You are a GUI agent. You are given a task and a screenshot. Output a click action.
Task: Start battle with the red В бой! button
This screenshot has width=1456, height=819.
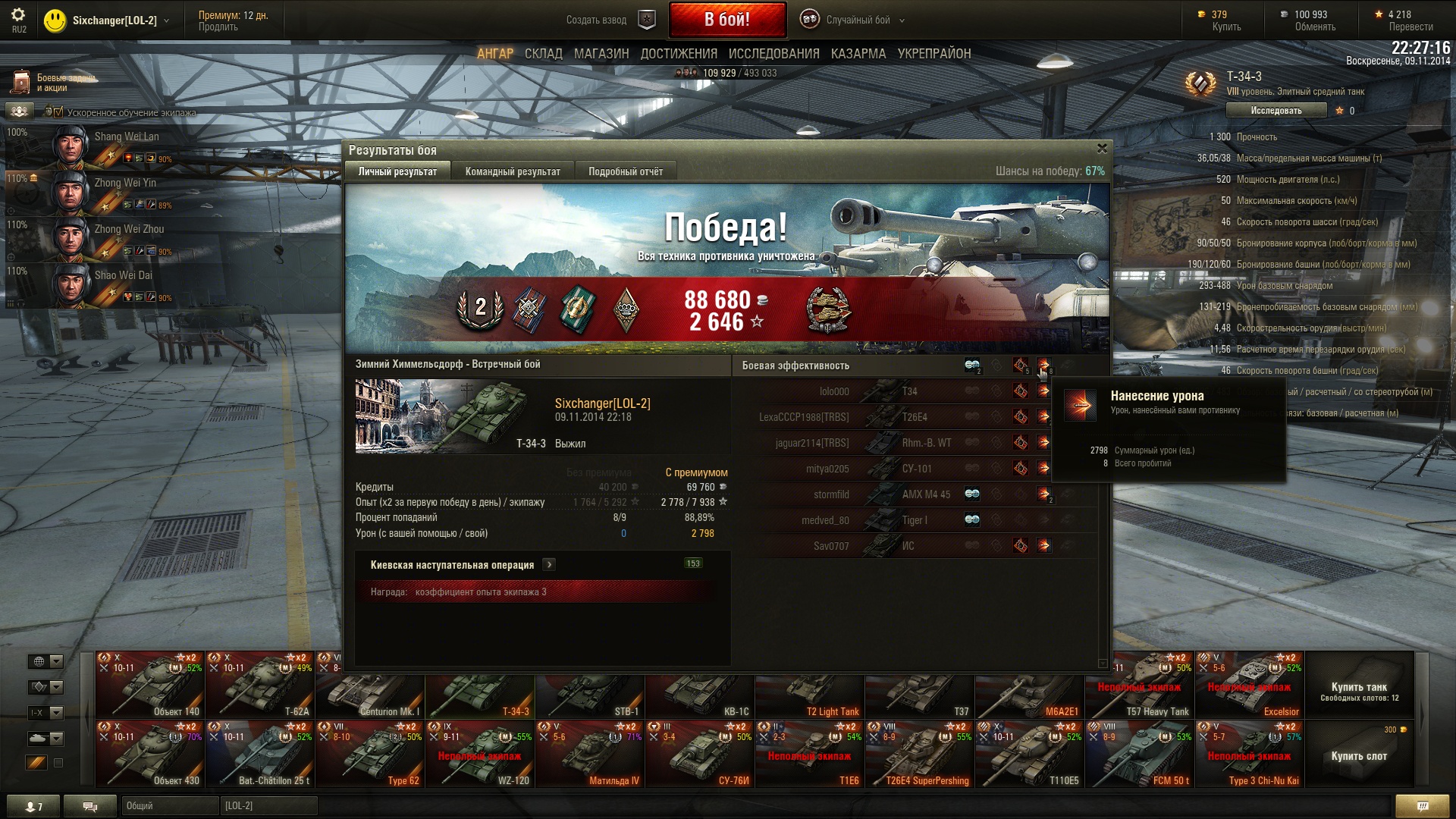tap(726, 20)
